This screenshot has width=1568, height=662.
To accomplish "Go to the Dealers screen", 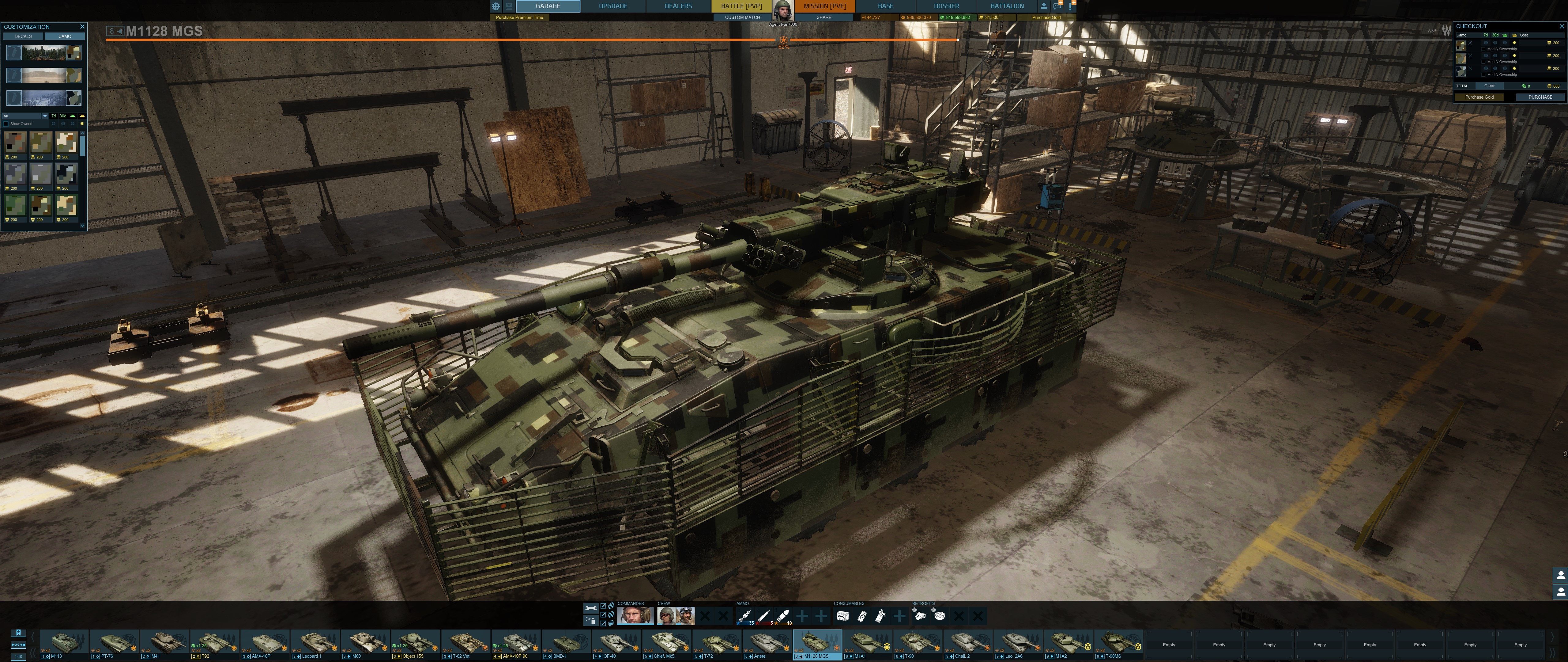I will tap(677, 6).
